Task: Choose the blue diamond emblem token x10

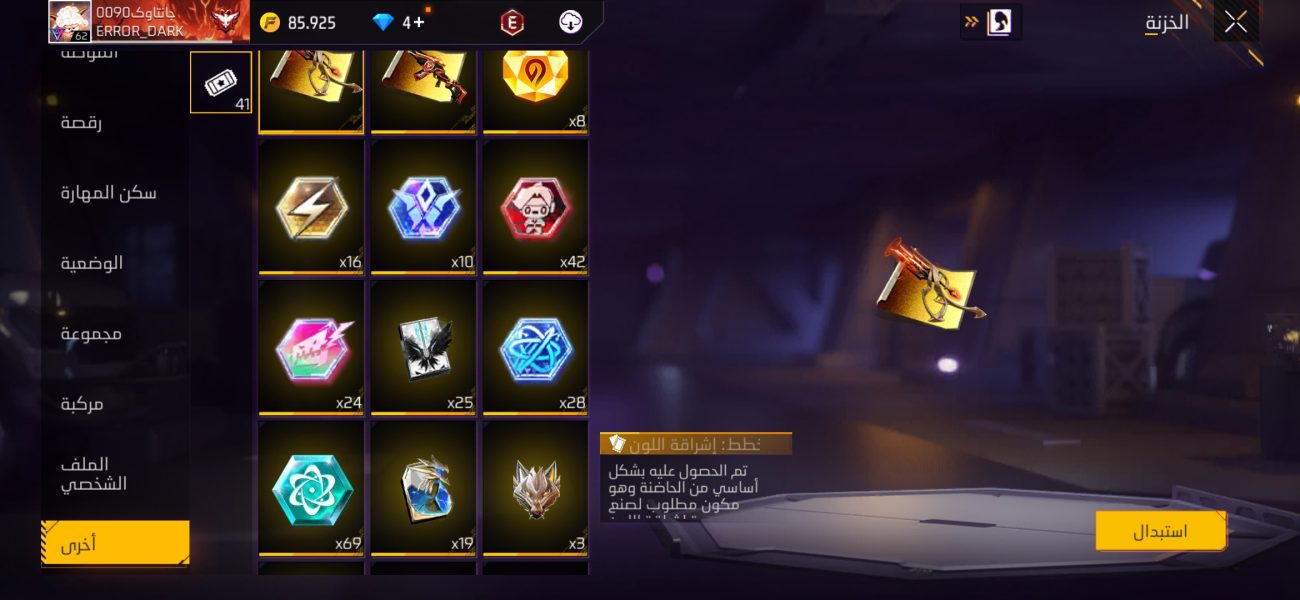Action: point(423,207)
